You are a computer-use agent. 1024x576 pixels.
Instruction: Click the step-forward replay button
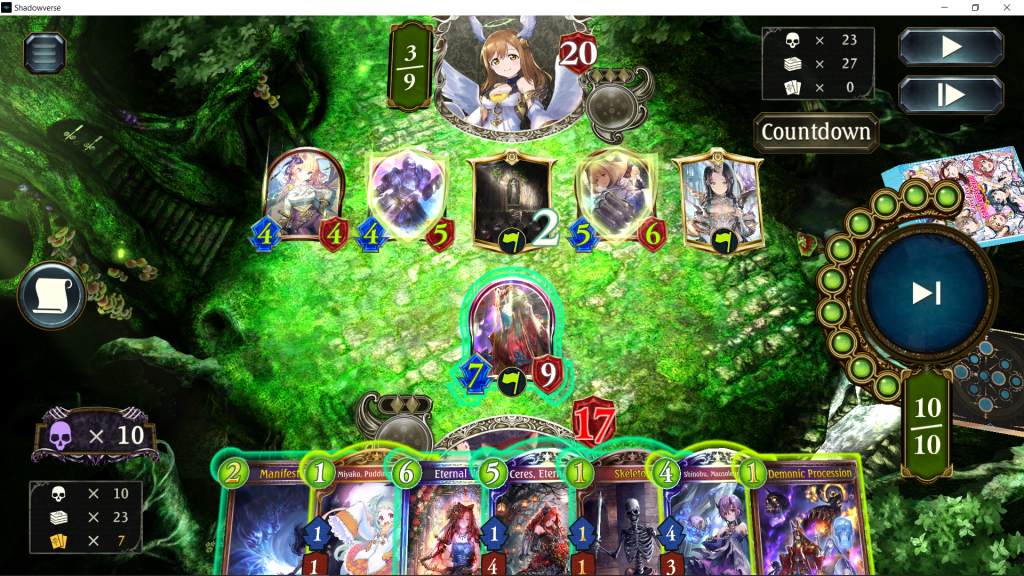950,94
